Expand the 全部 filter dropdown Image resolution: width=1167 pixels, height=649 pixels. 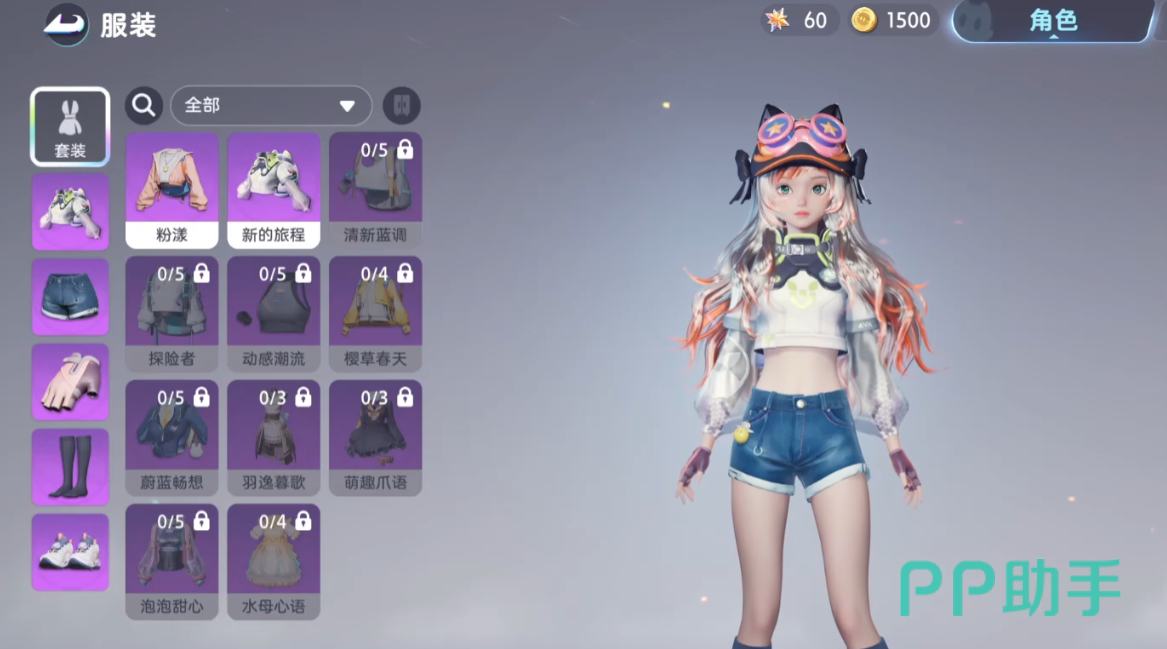coord(271,105)
